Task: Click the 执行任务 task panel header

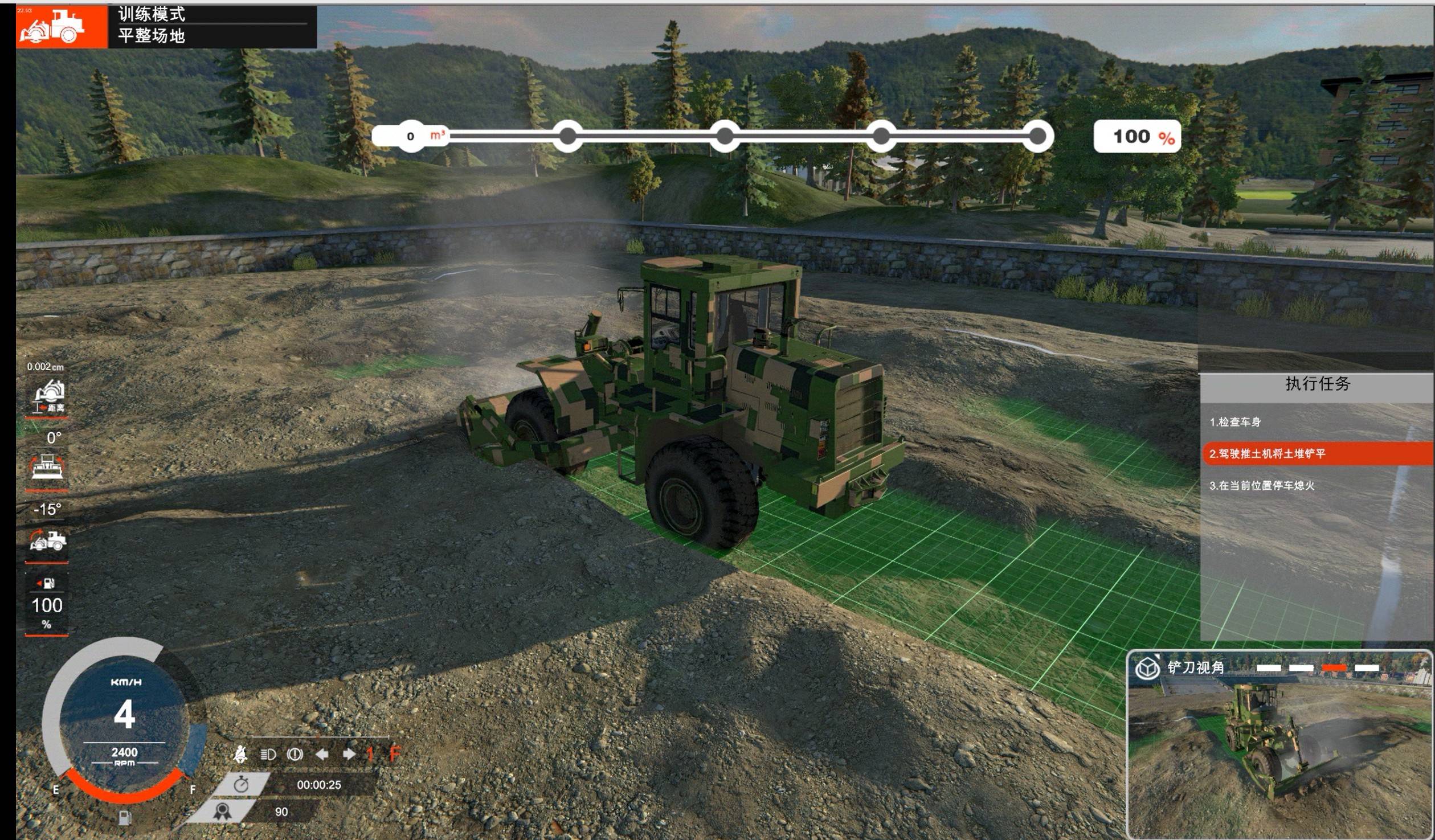Action: point(1317,384)
